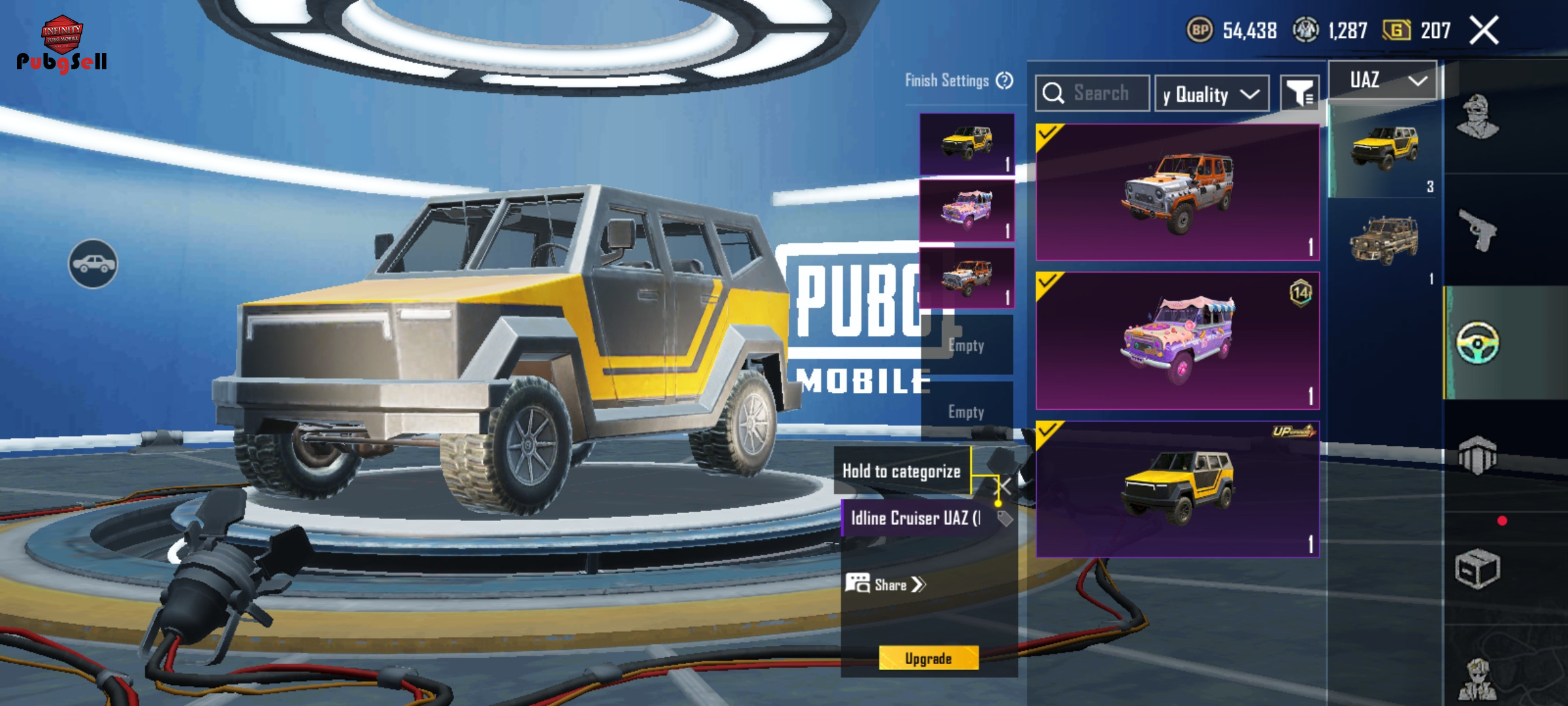
Task: Open the steering wheel vehicle category
Action: [1478, 343]
